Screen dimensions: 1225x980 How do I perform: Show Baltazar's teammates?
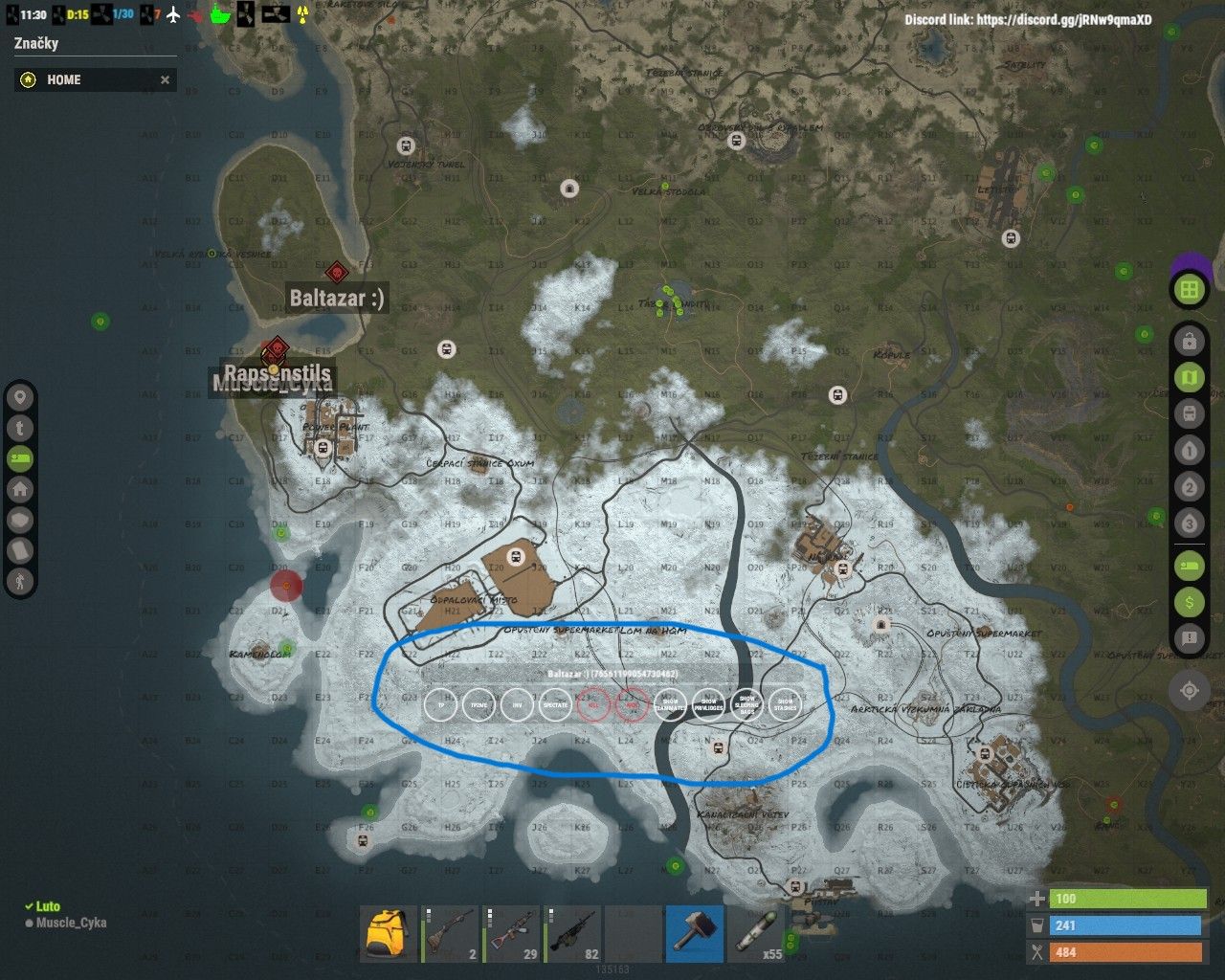pyautogui.click(x=670, y=705)
